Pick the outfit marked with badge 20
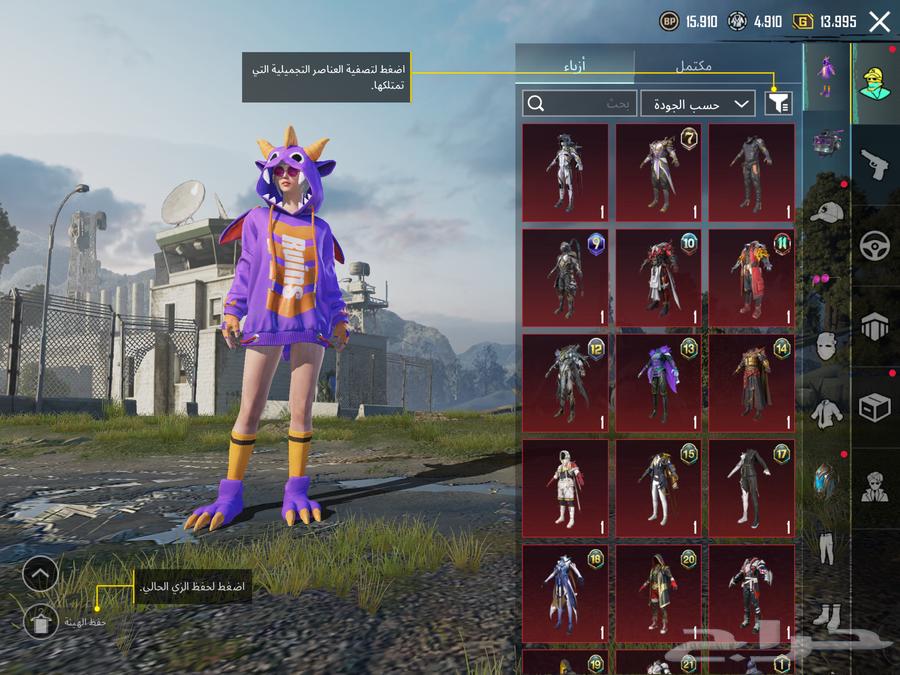Viewport: 900px width, 675px height. 657,592
